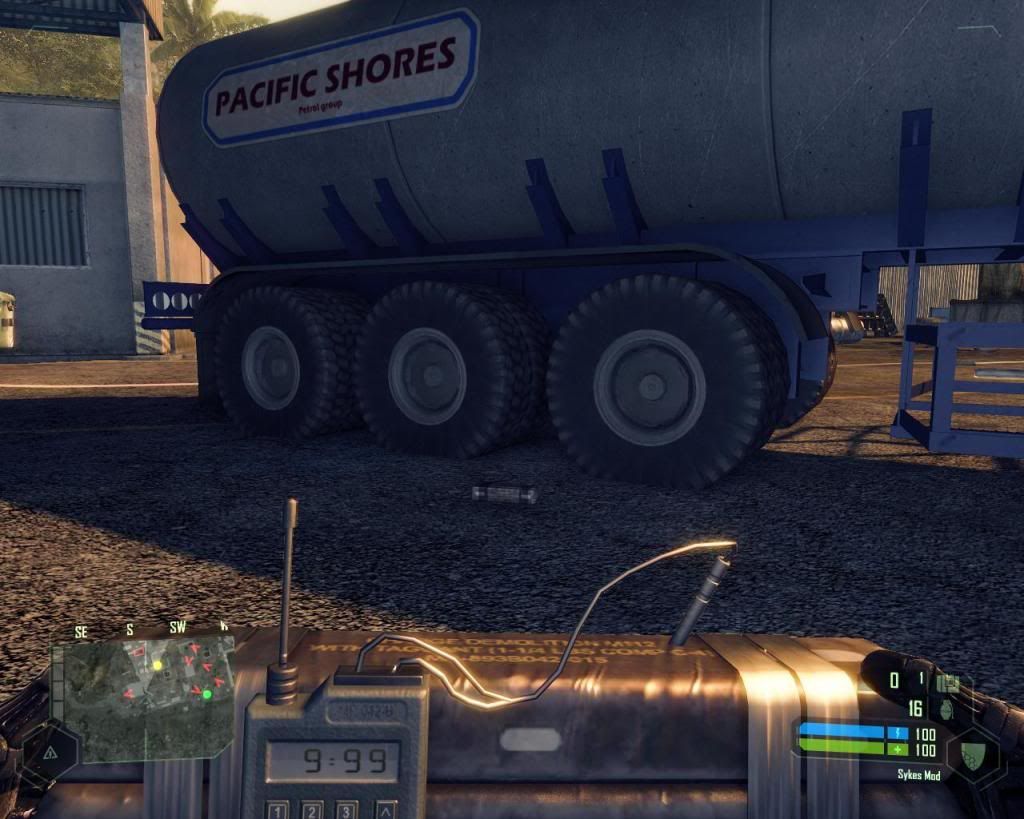Select the yellow objective marker on the minimap
Screen dimensions: 1024x819
point(157,665)
